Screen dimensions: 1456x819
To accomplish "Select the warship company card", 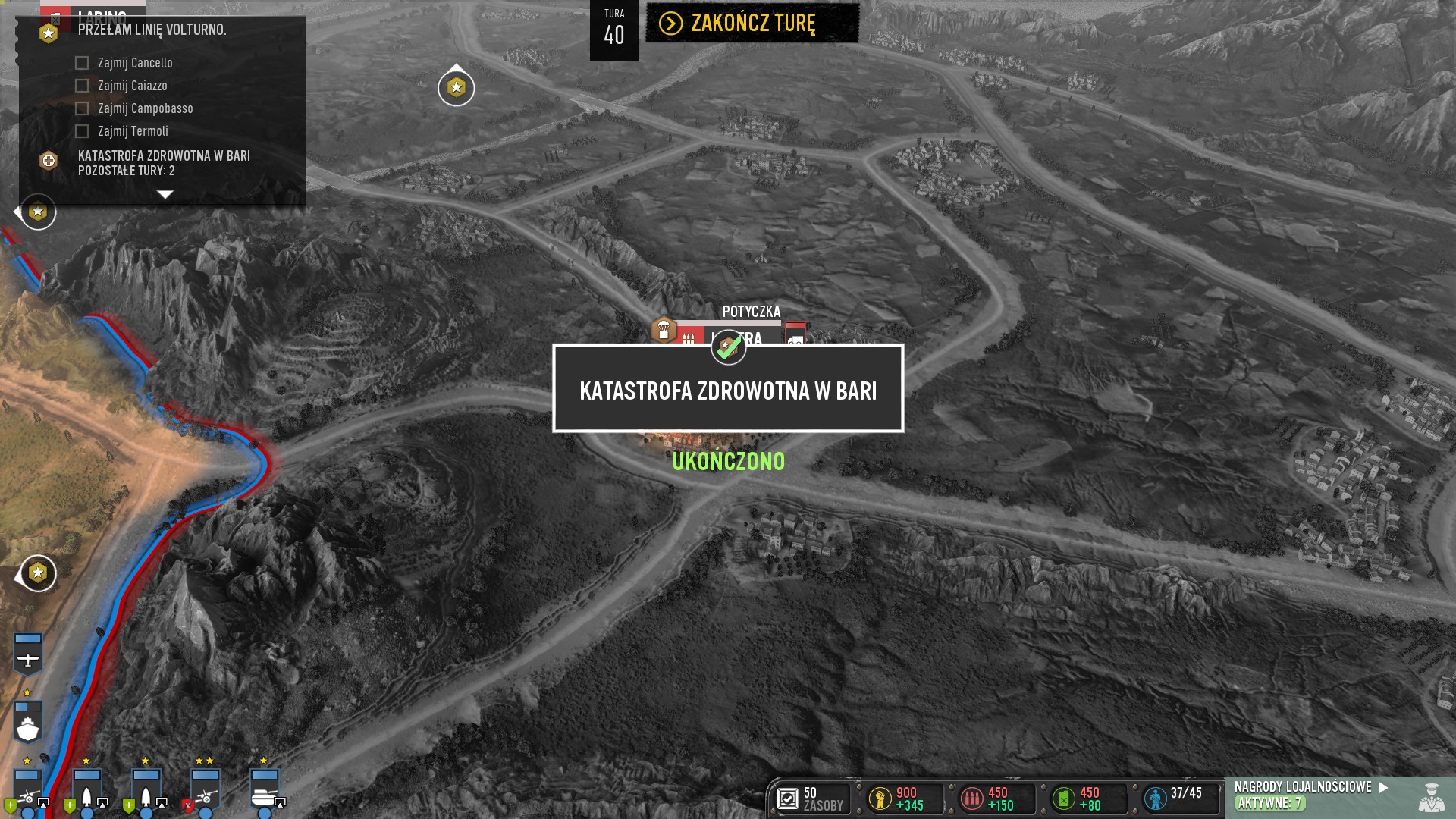I will (28, 722).
